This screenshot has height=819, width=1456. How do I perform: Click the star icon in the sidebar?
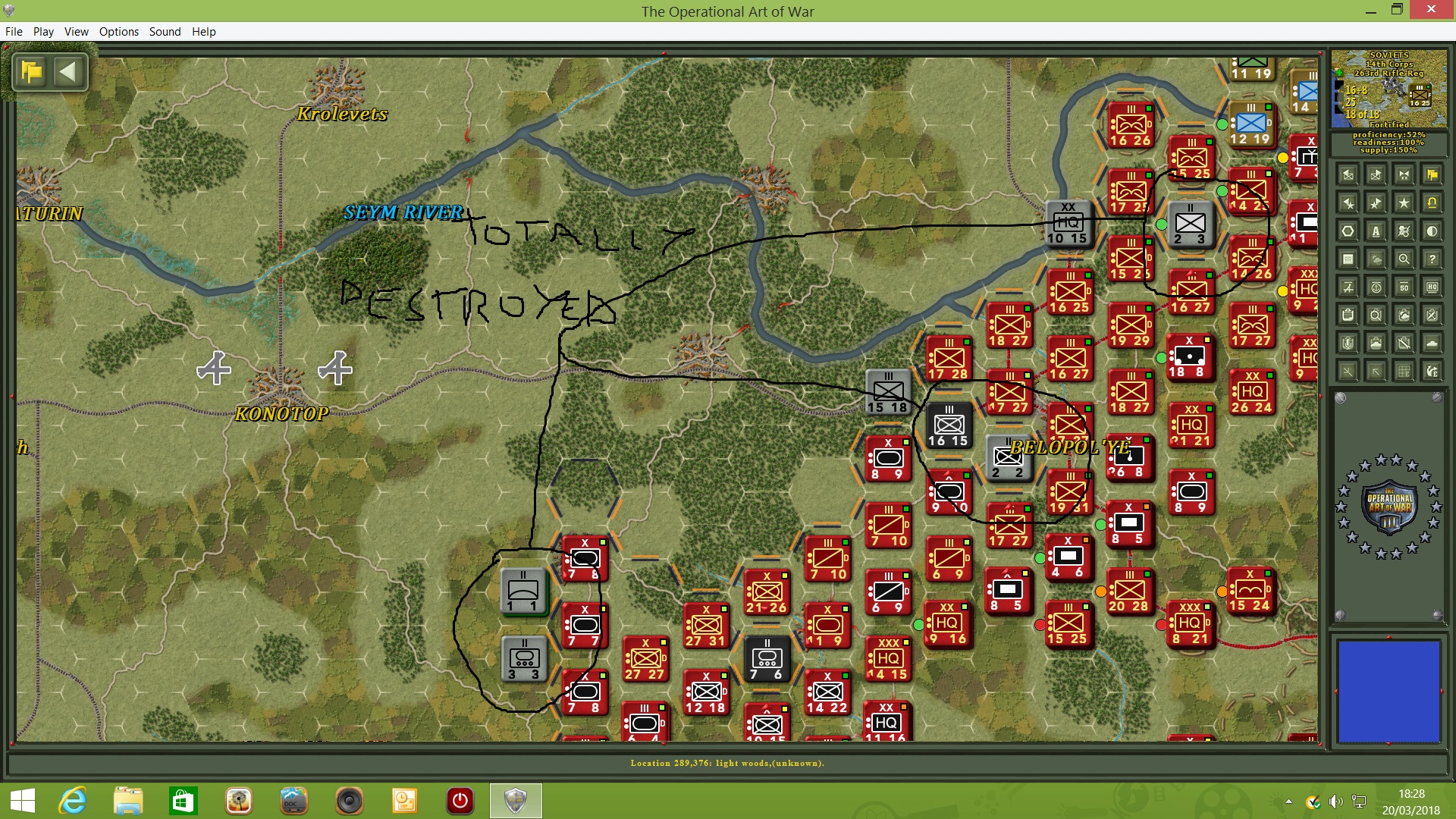1404,202
